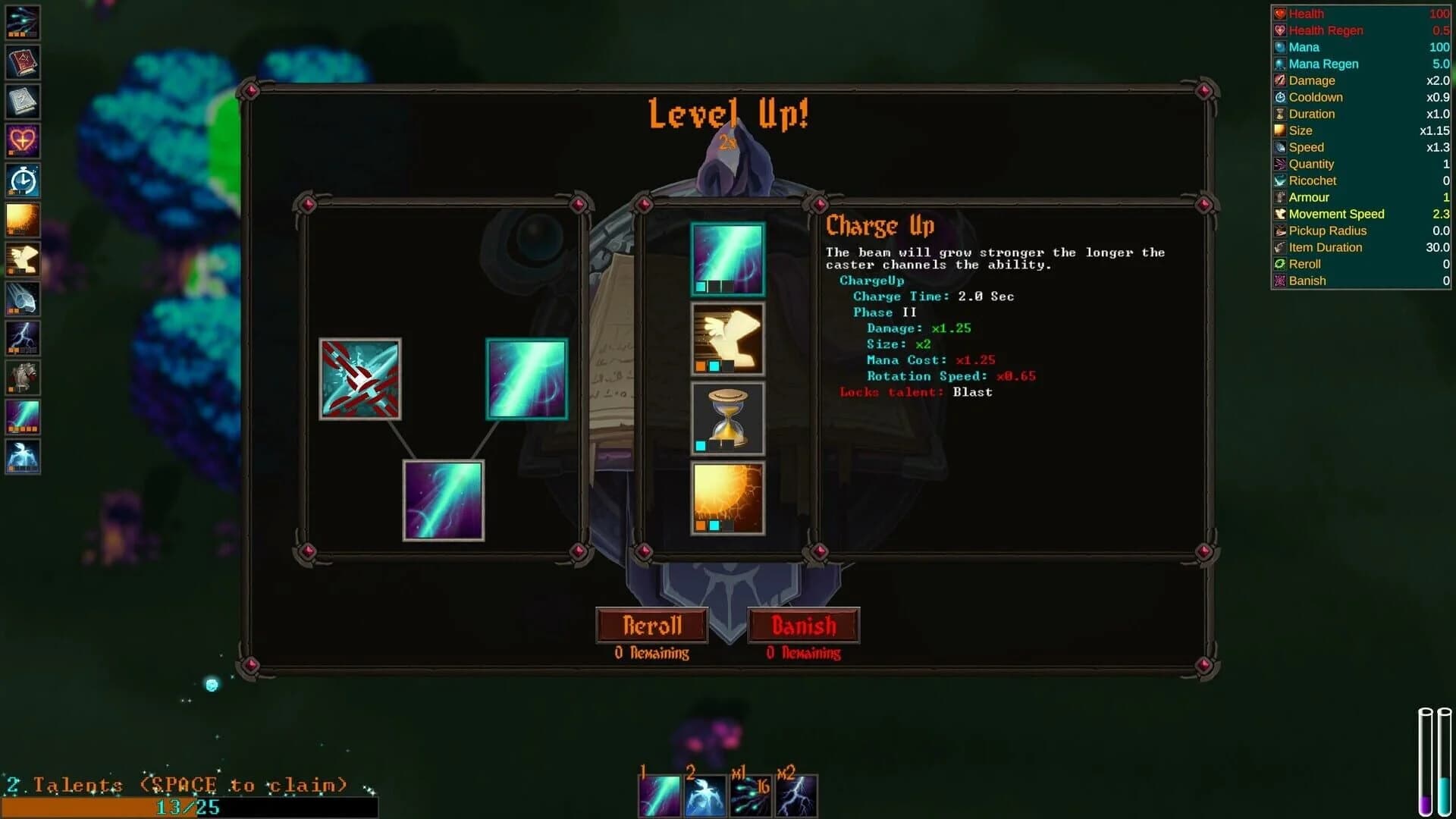Click the glowing heart upgrade icon in sidebar
This screenshot has width=1456, height=819.
23,141
